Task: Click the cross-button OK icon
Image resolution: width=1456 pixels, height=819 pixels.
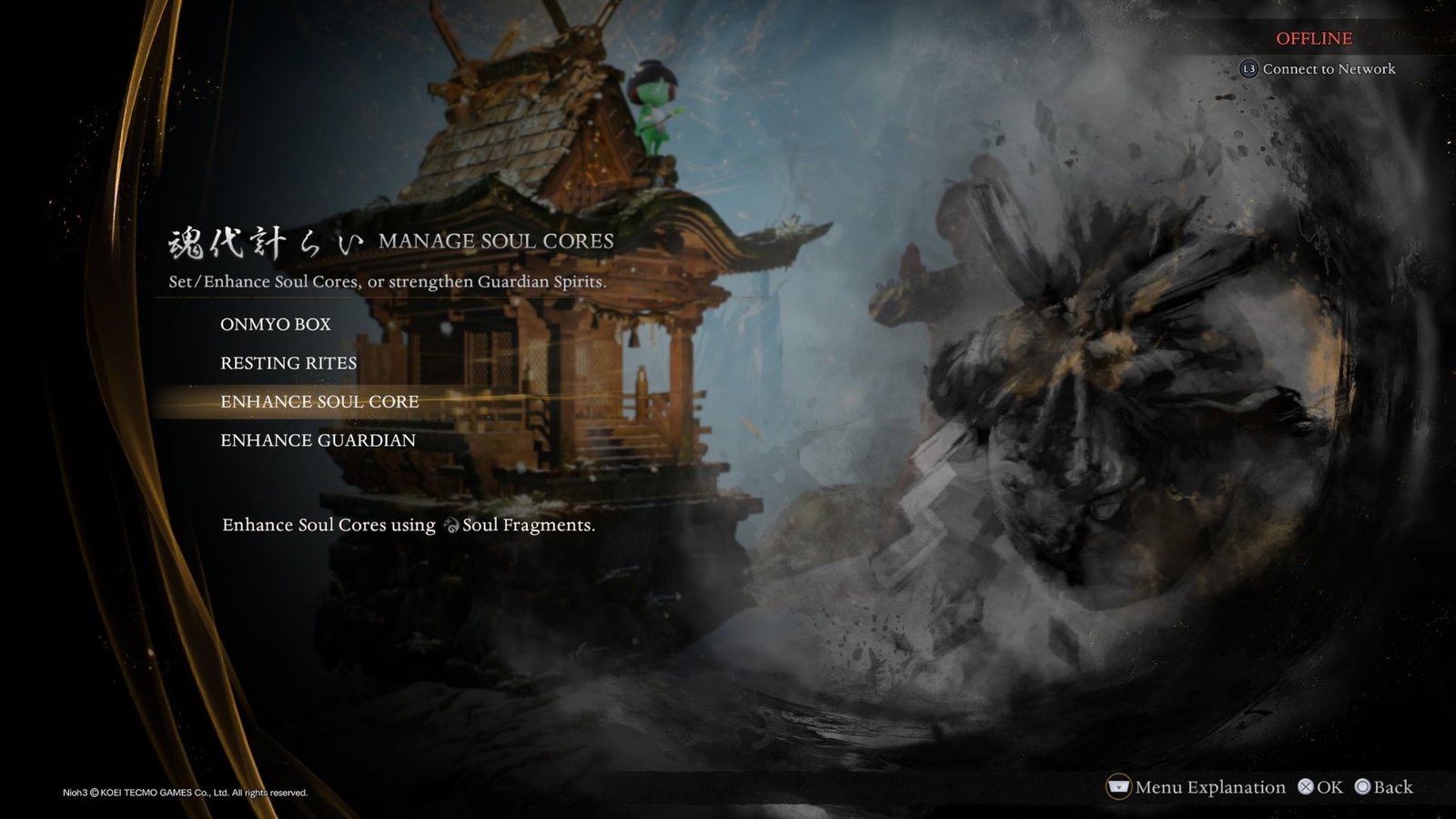Action: coord(1305,786)
